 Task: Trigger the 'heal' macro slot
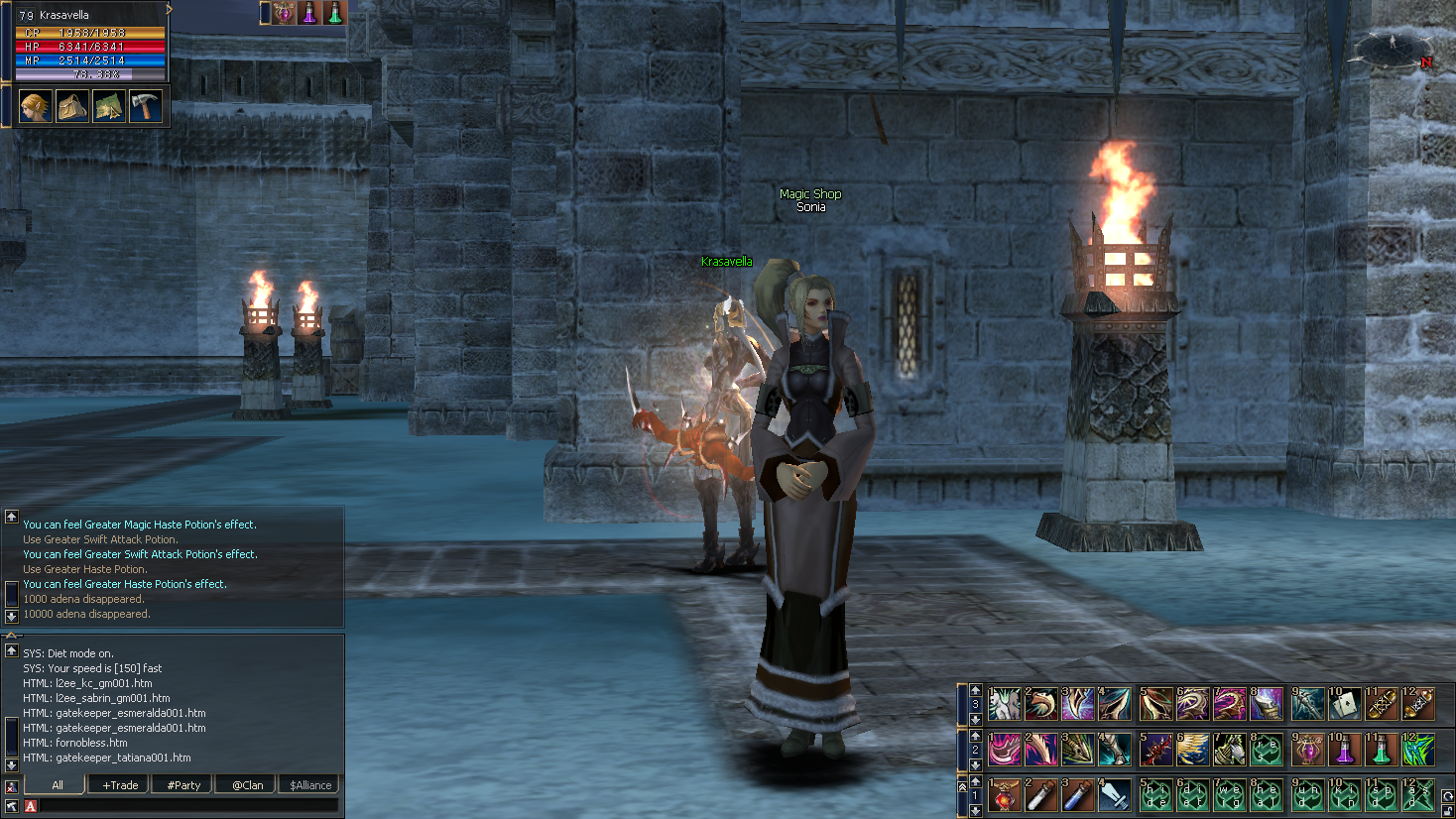point(1268,796)
